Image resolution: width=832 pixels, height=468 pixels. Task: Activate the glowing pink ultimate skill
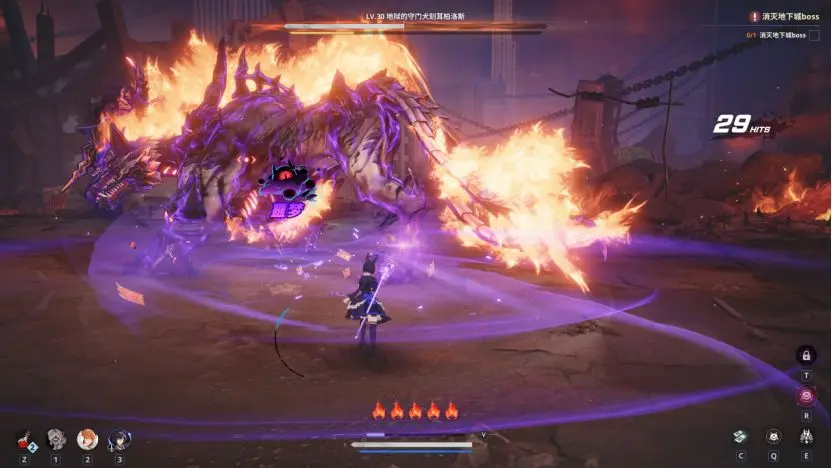807,396
